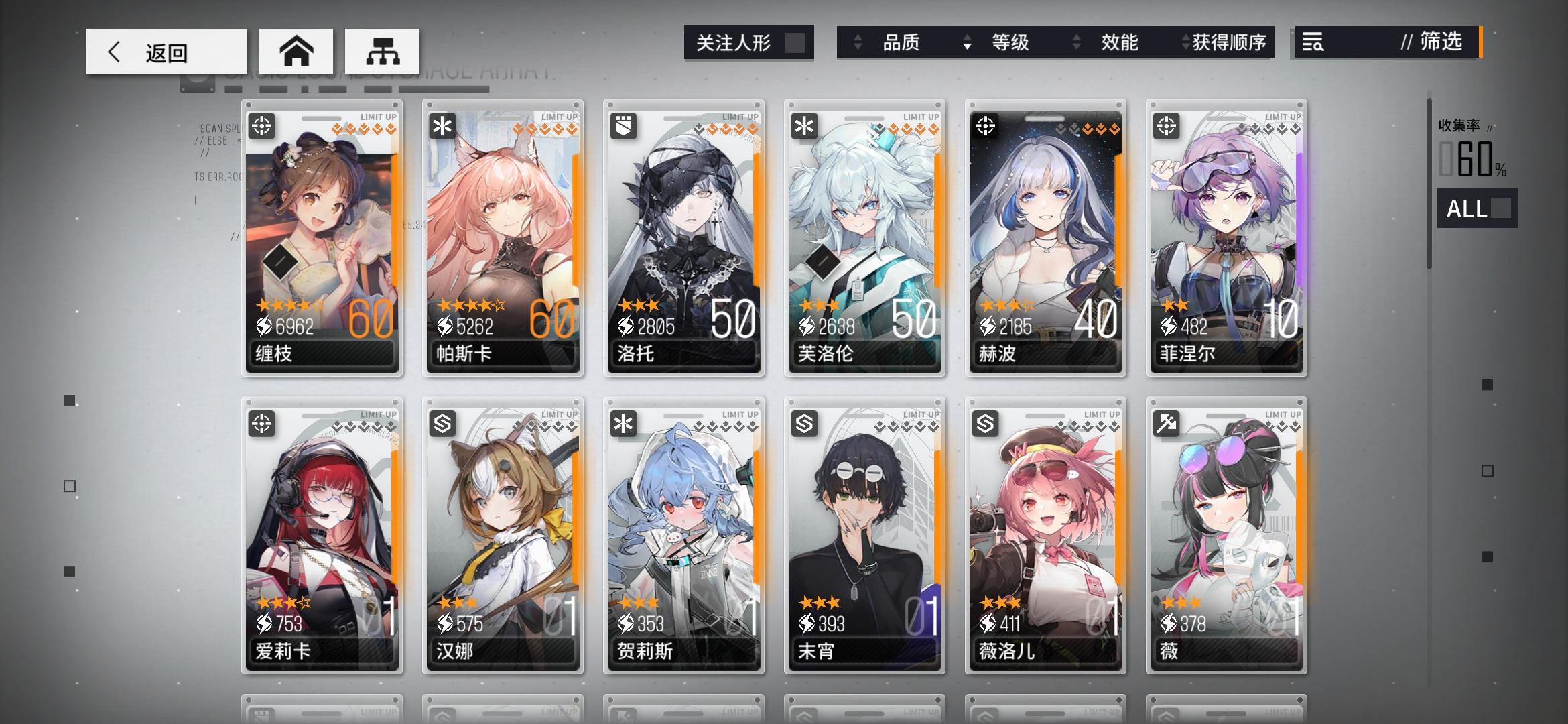Click the shield class icon on 洛托's card
The height and width of the screenshot is (724, 1568).
point(623,125)
